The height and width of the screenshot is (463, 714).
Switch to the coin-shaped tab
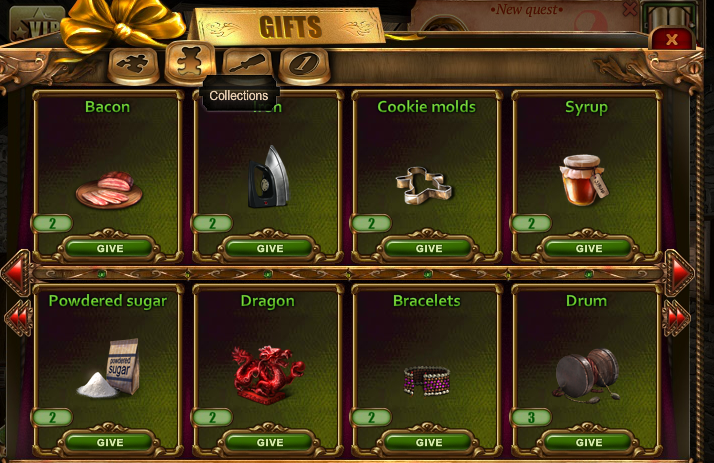303,65
